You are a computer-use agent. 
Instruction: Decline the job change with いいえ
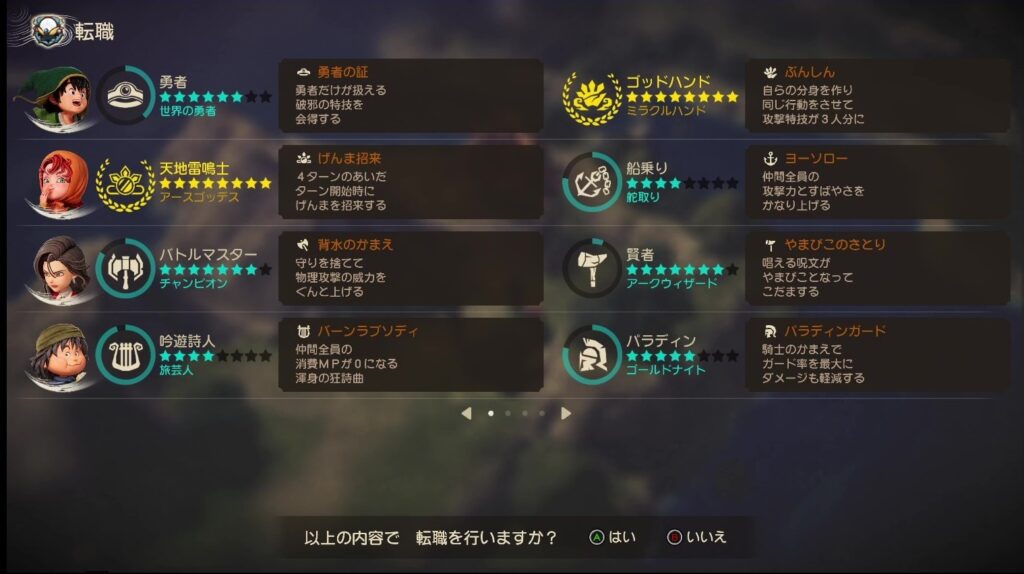click(696, 538)
